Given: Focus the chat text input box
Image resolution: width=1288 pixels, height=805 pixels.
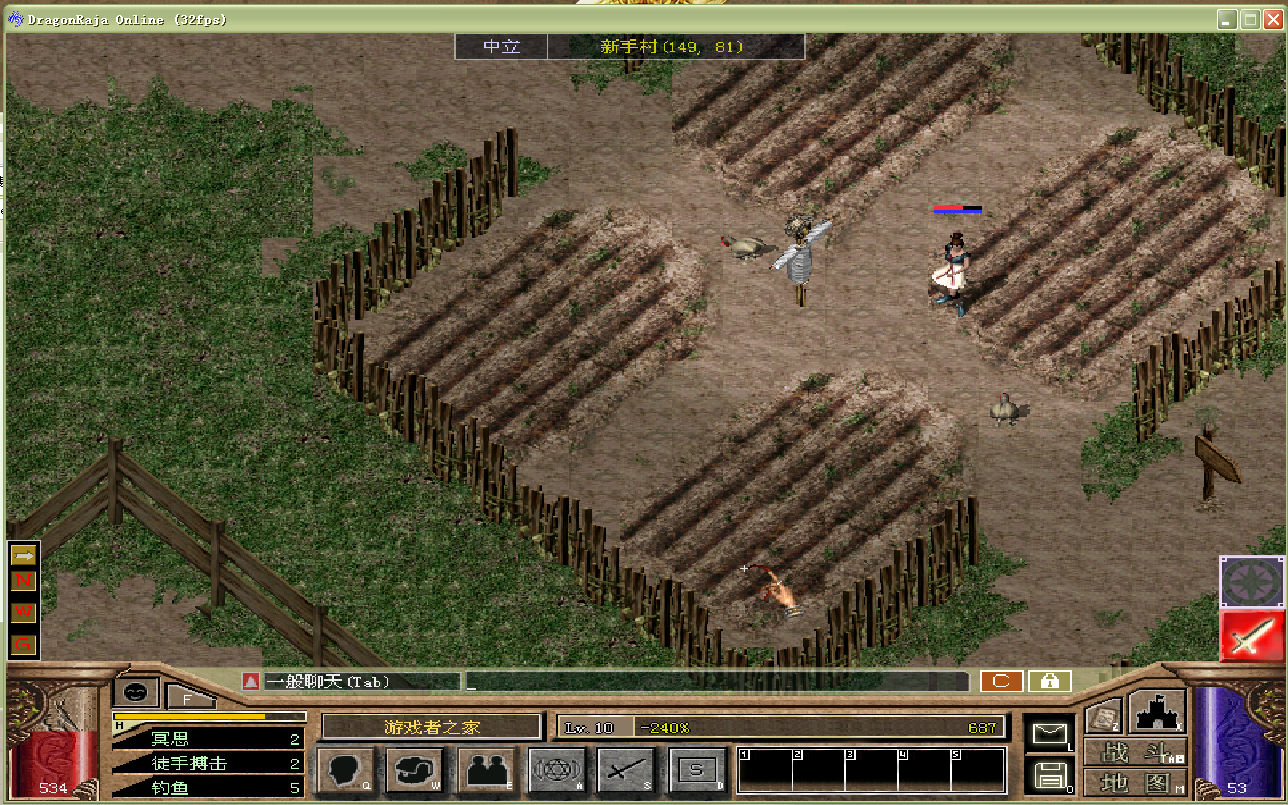Looking at the screenshot, I should pyautogui.click(x=716, y=682).
